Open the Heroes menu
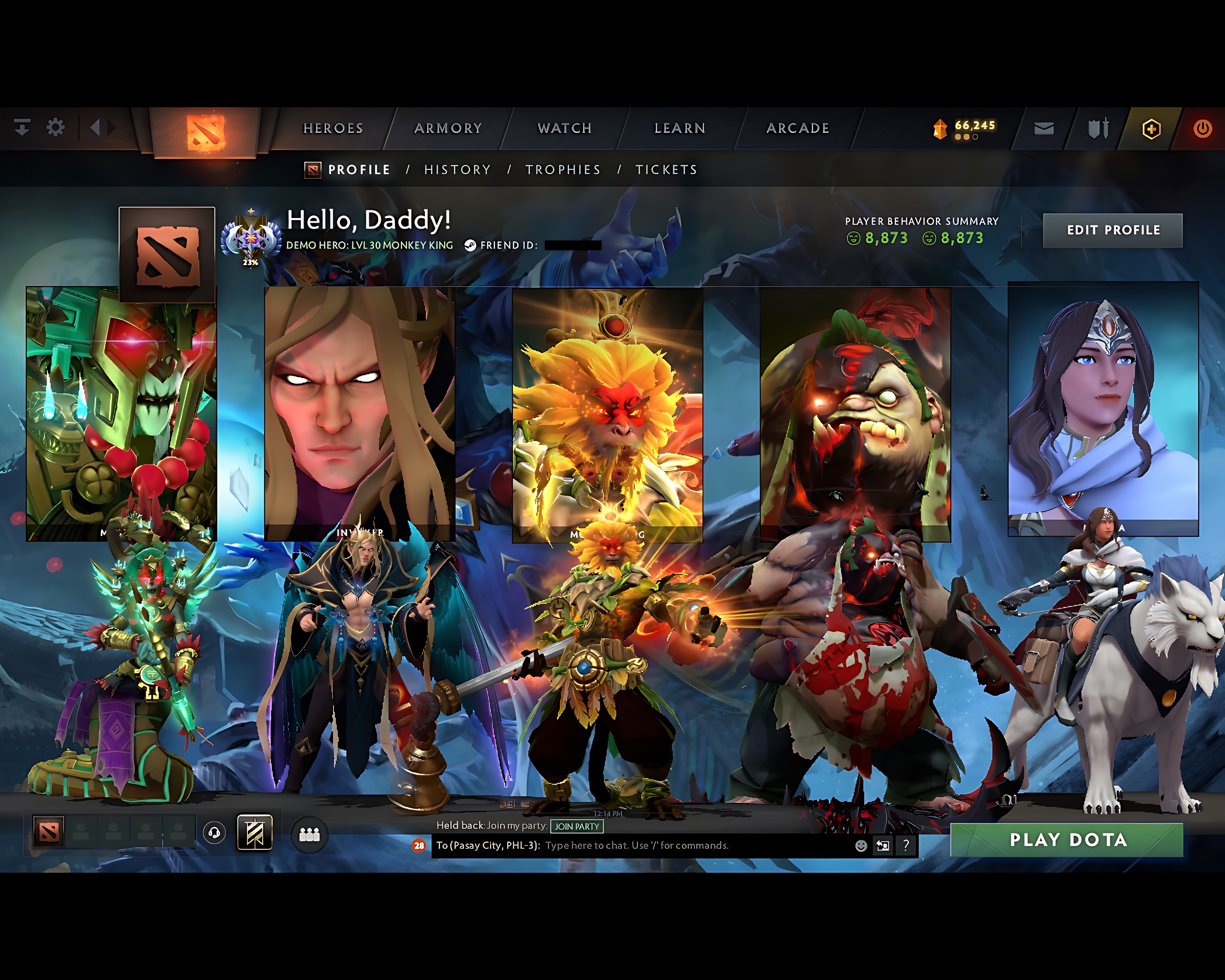This screenshot has height=980, width=1225. (x=333, y=128)
